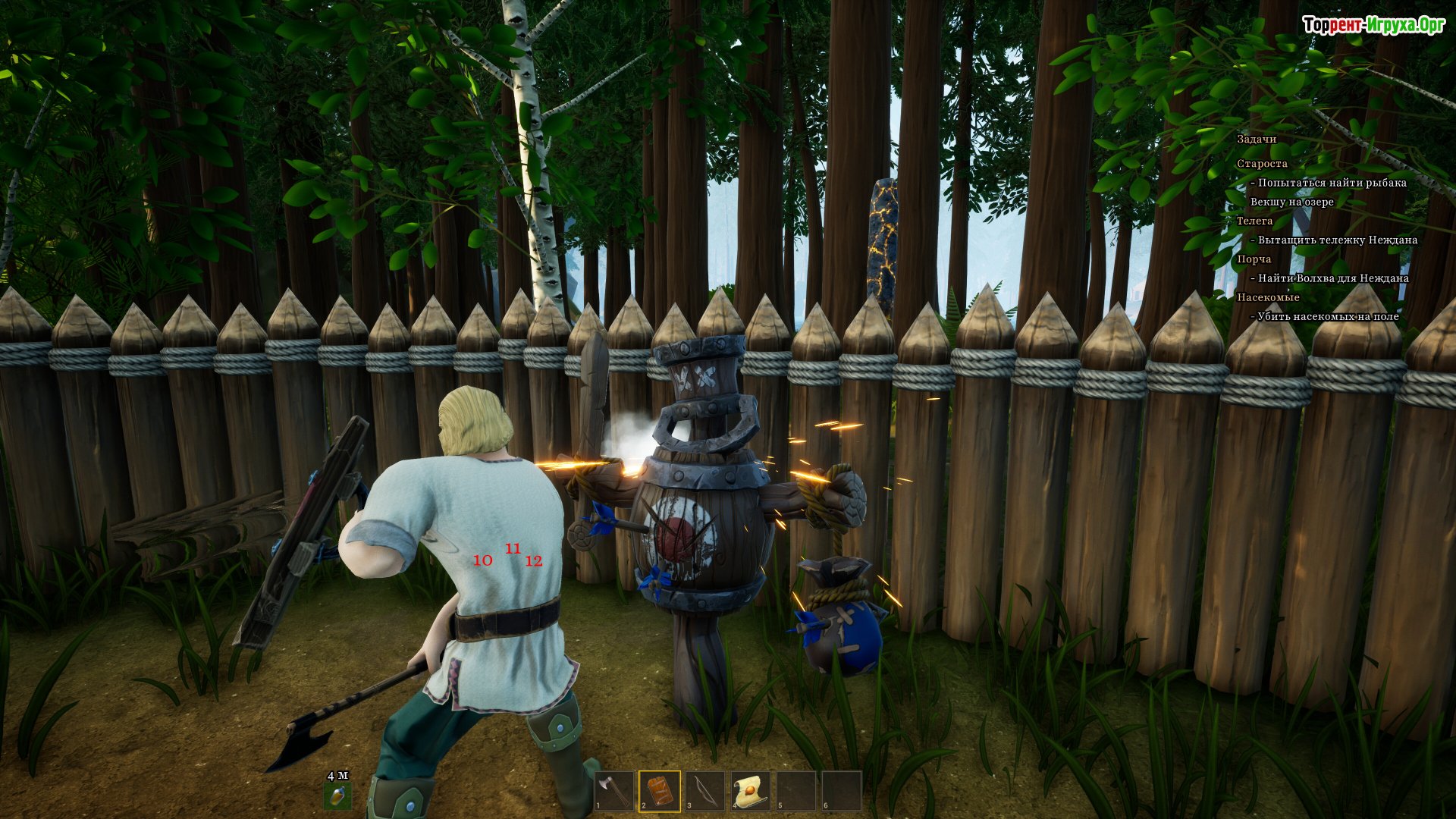Choose the wooden shield hotbar slot
Image resolution: width=1456 pixels, height=819 pixels.
point(660,791)
